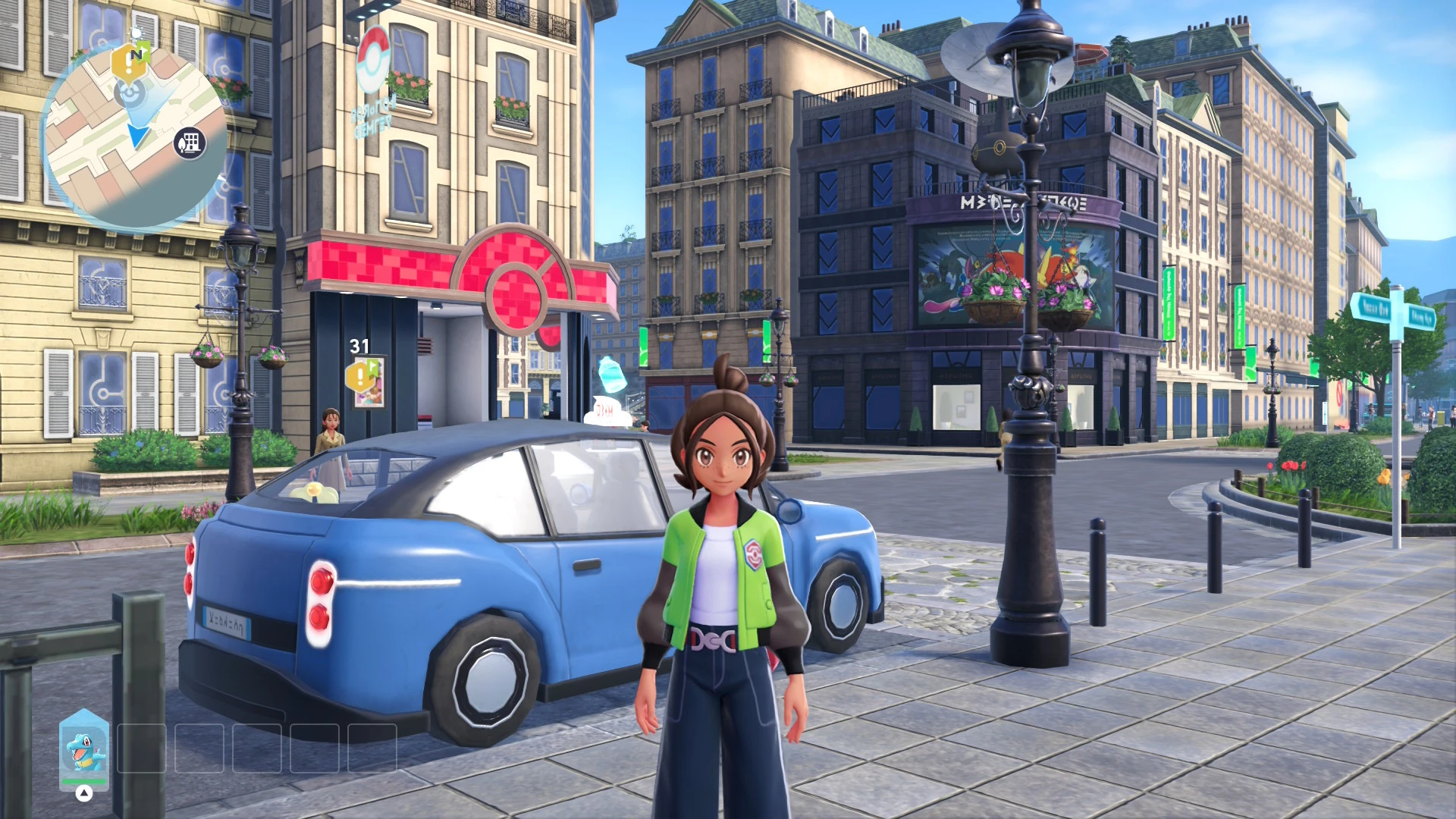Click the blue player arrow on minimap
Screen dimensions: 1456x819
138,136
